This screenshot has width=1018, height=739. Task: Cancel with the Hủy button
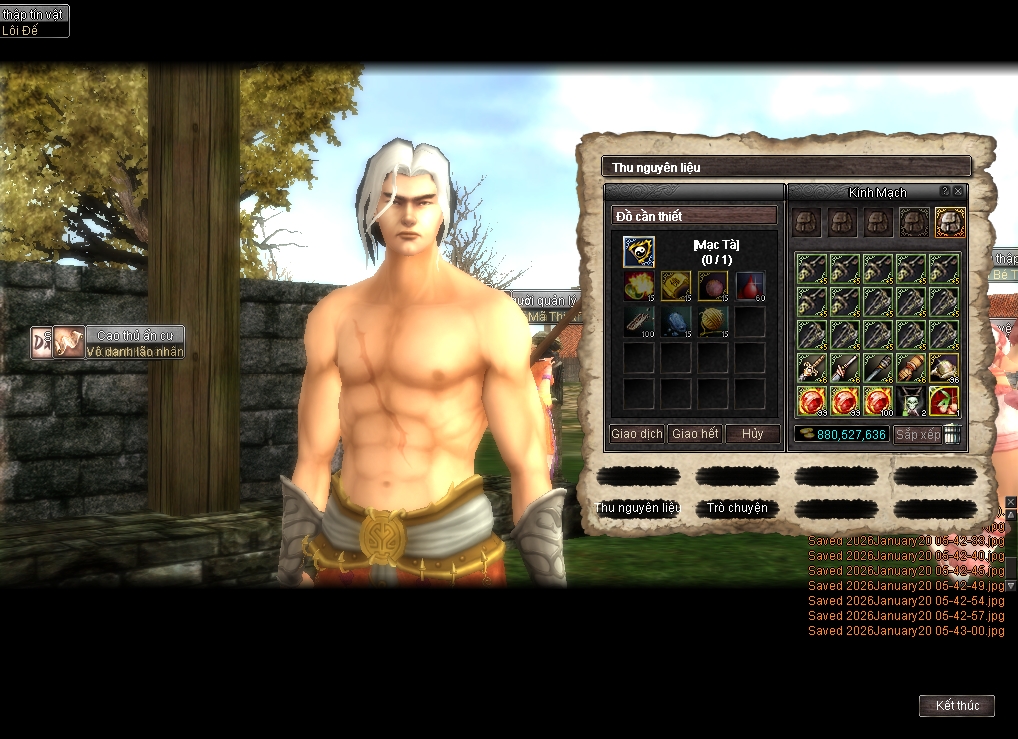pos(752,434)
